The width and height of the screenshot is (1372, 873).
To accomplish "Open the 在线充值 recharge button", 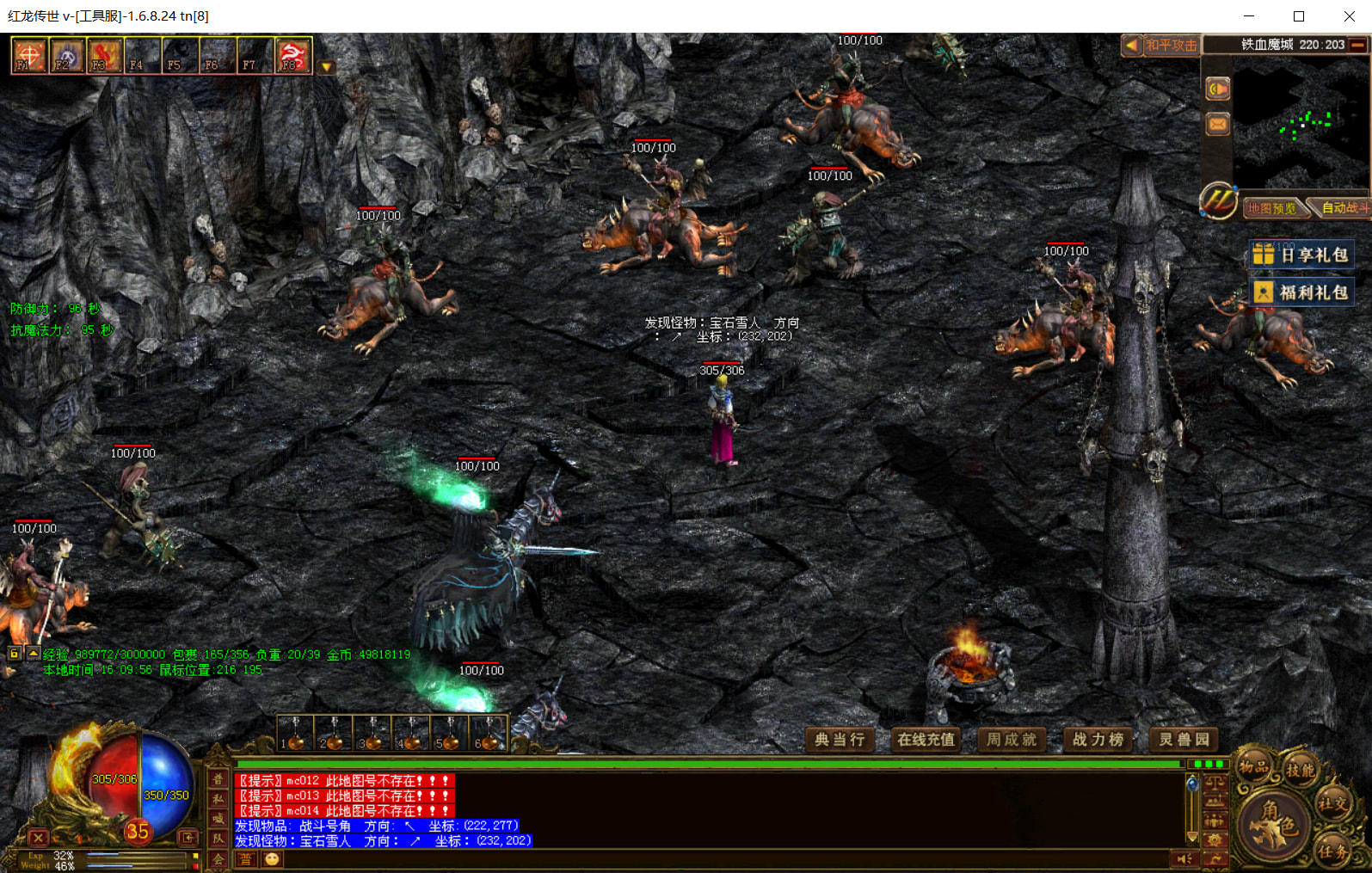I will pos(926,740).
